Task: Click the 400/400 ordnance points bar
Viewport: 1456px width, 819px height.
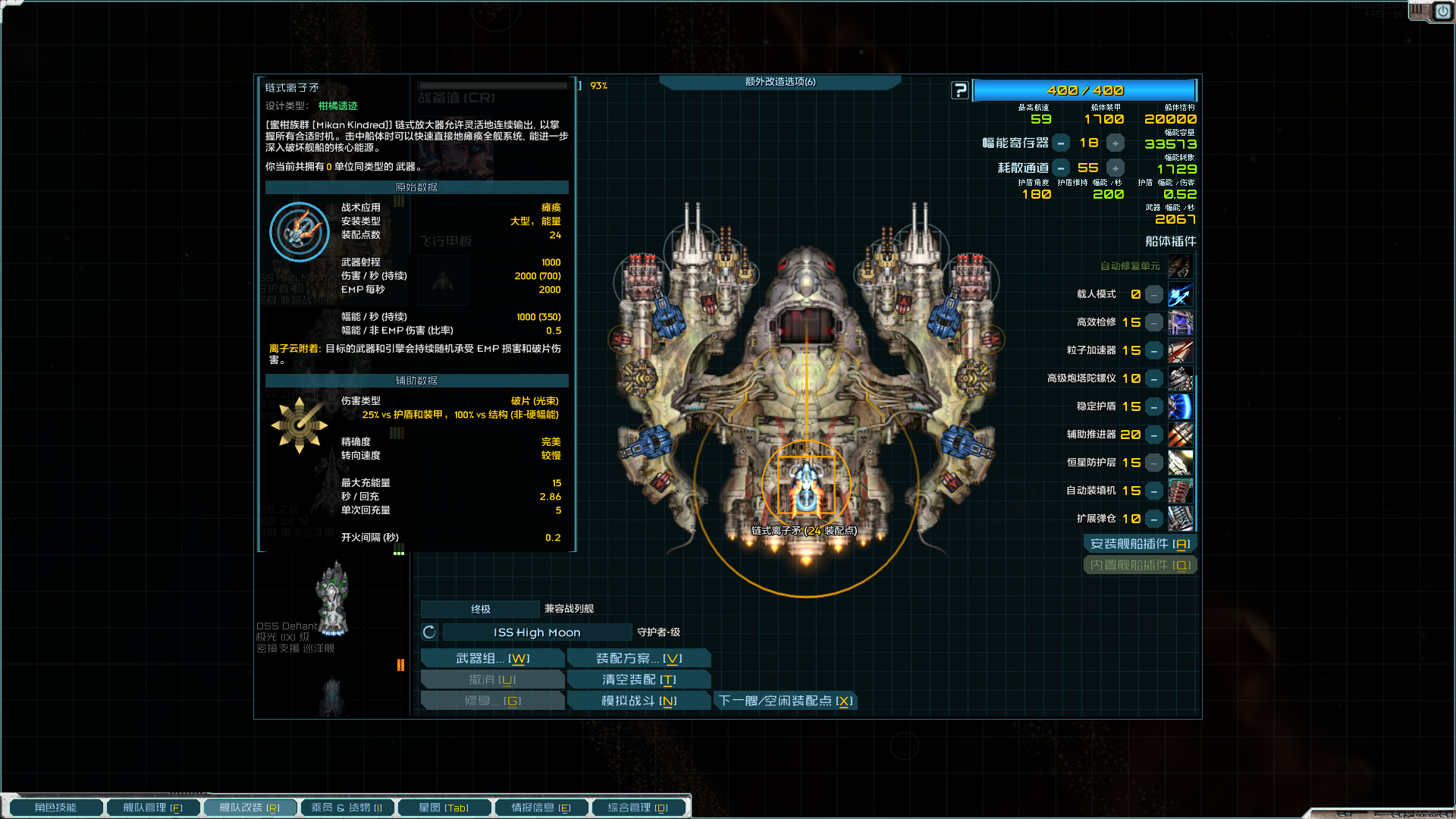Action: pyautogui.click(x=1086, y=90)
